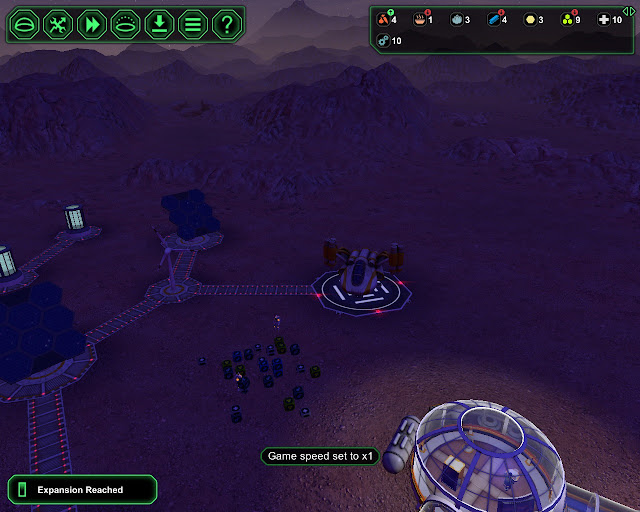The width and height of the screenshot is (640, 512).
Task: Click the grey ore resource icon
Action: coord(457,20)
